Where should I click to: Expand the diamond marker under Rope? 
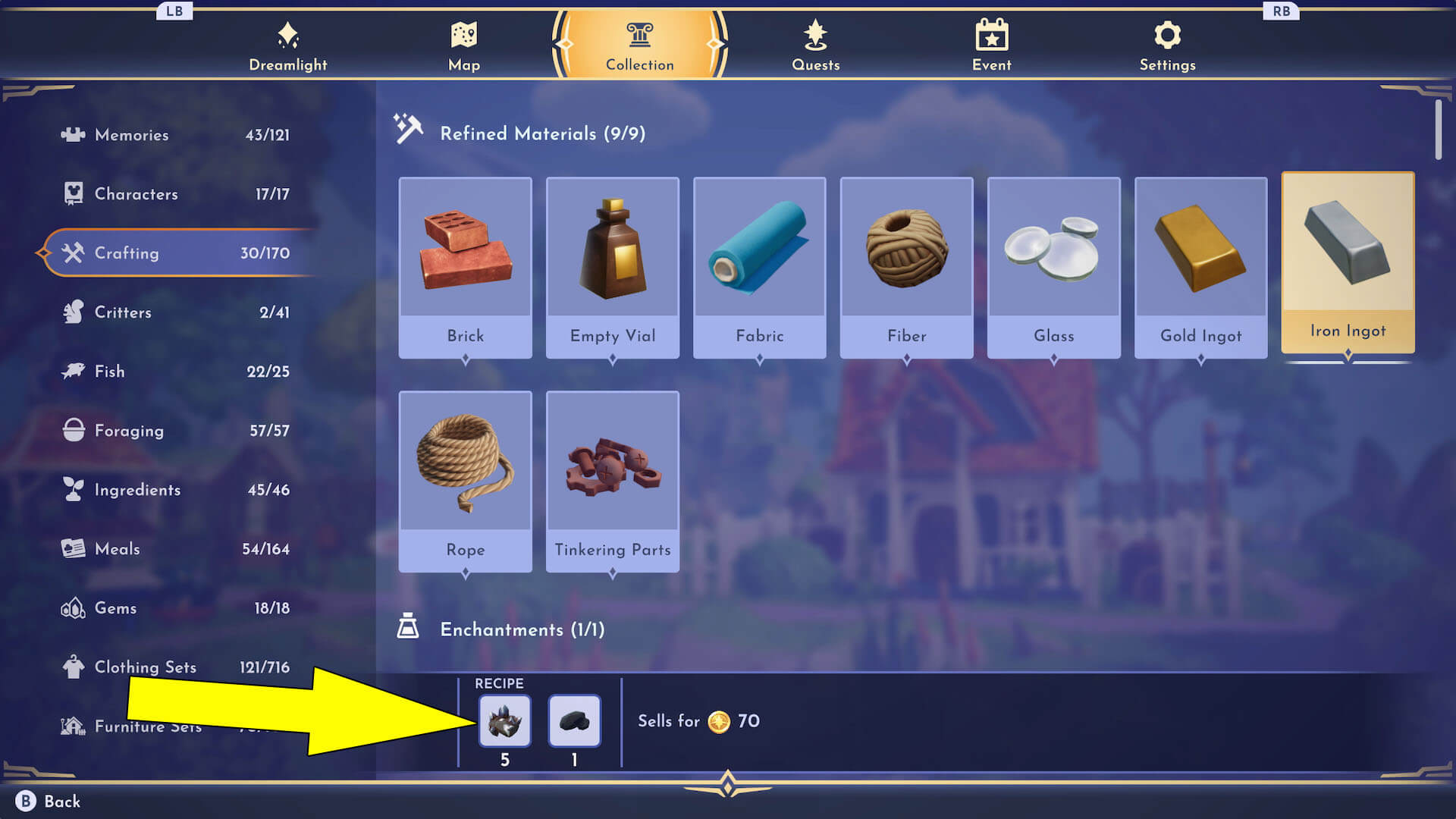(465, 573)
